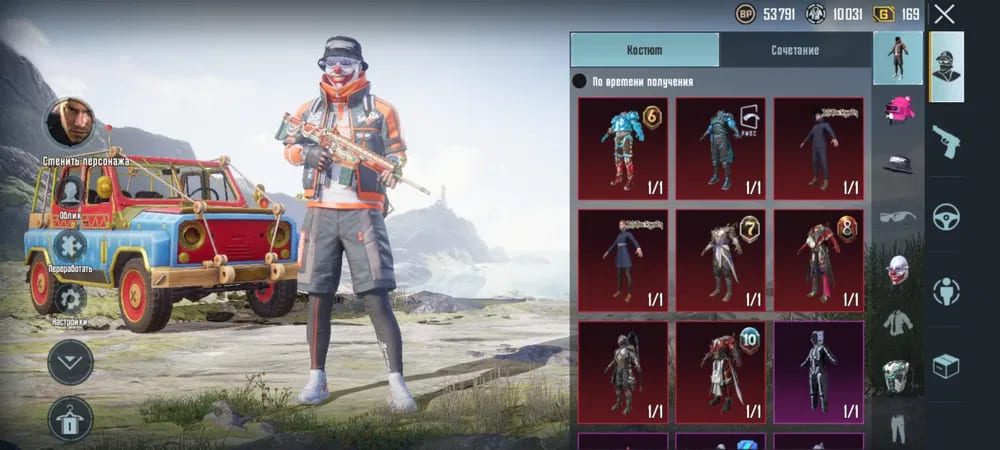The height and width of the screenshot is (450, 1000).
Task: Close the inventory screen with X
Action: click(x=944, y=14)
